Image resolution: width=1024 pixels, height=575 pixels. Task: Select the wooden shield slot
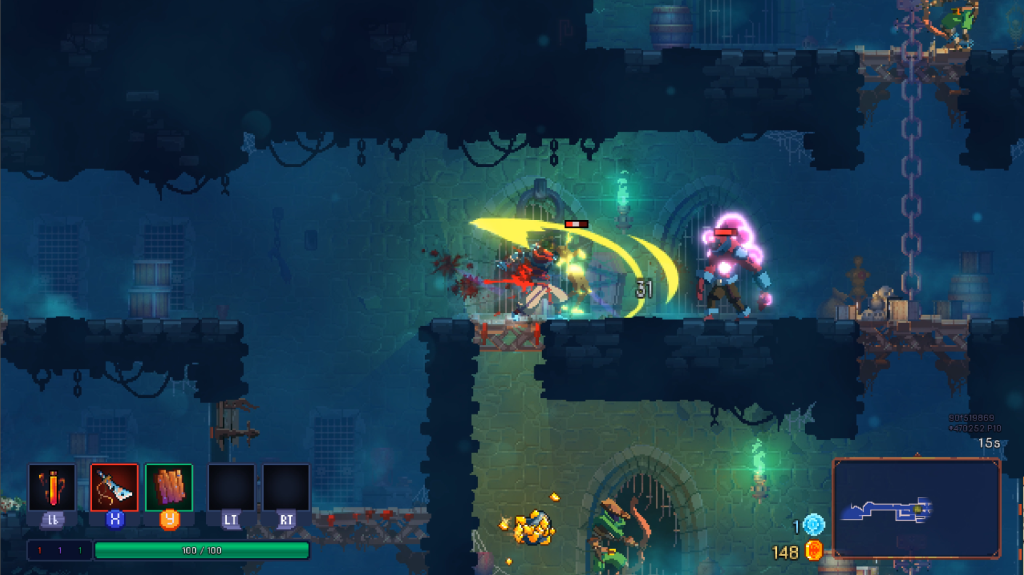click(x=168, y=488)
